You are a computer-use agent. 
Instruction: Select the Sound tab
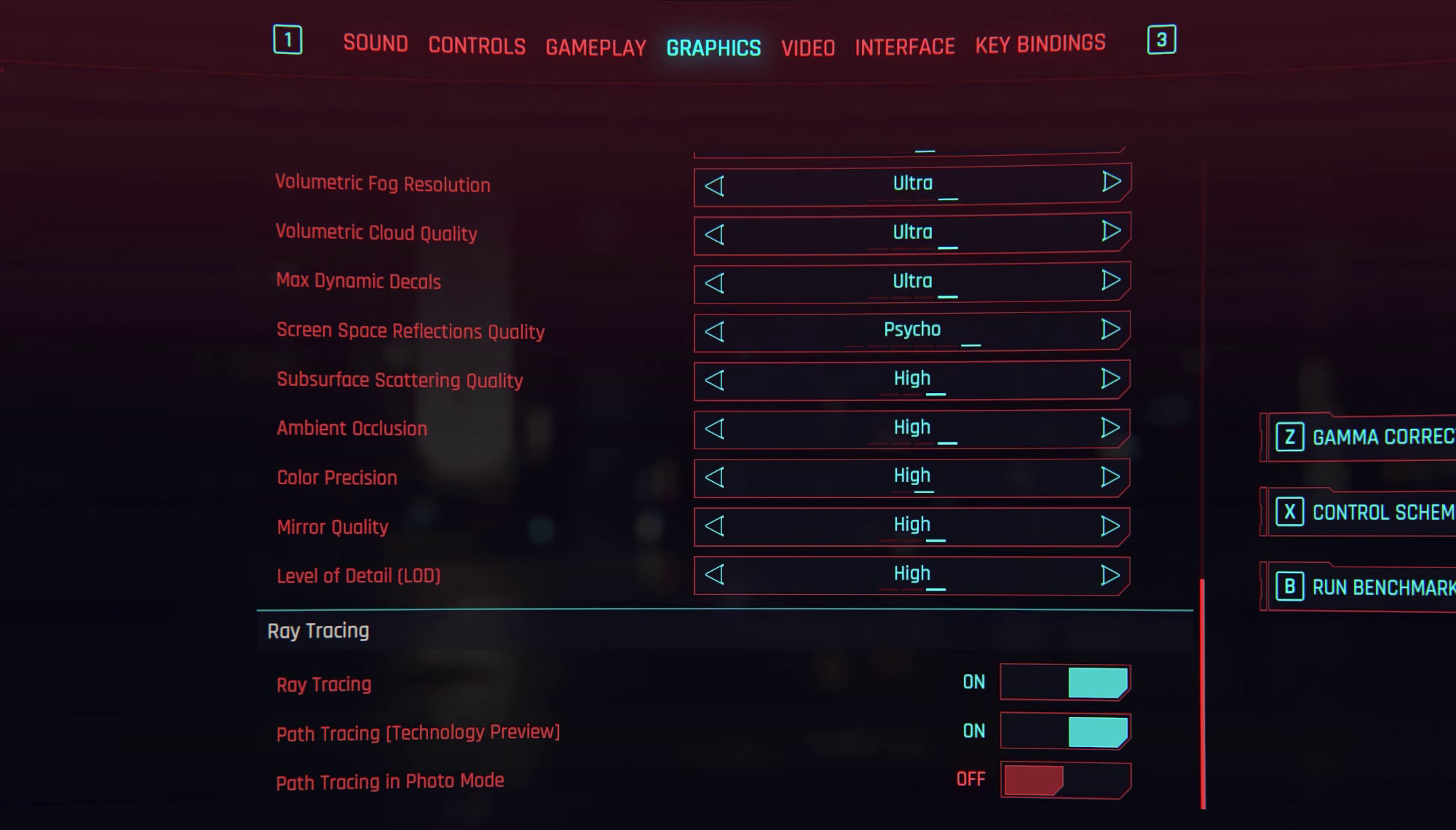point(376,44)
